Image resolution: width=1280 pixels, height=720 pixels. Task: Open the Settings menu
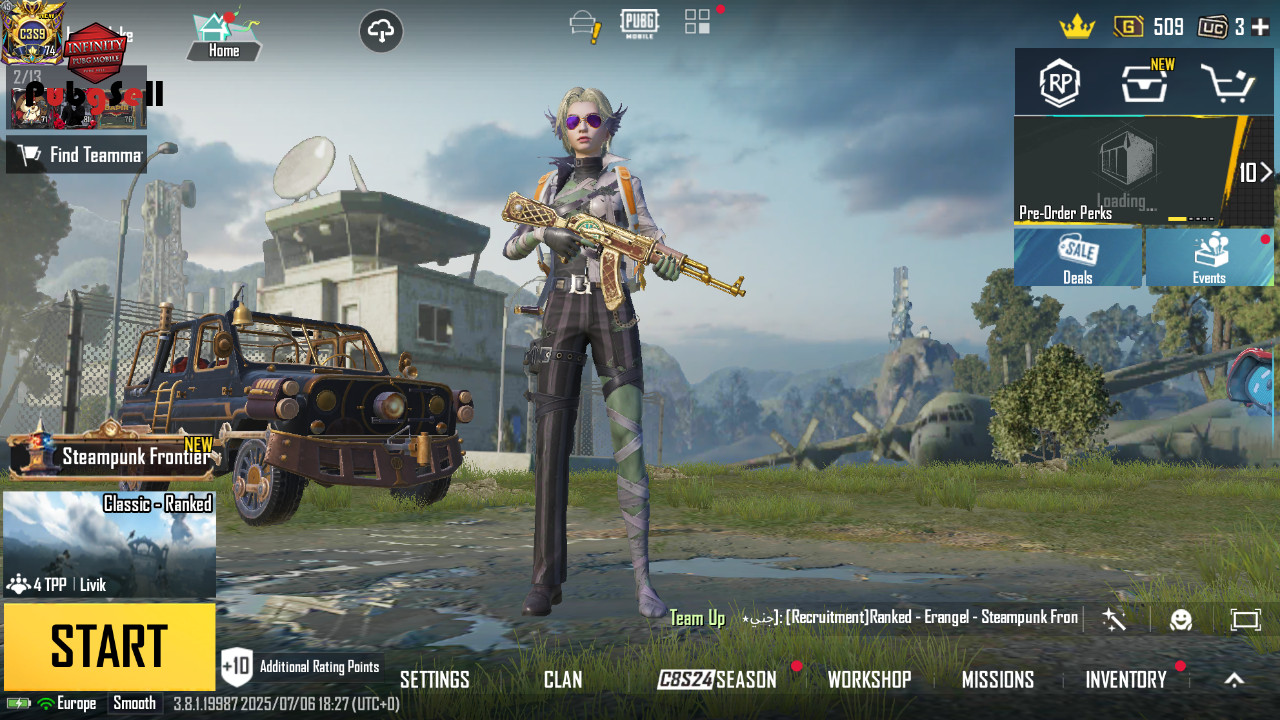pos(434,680)
